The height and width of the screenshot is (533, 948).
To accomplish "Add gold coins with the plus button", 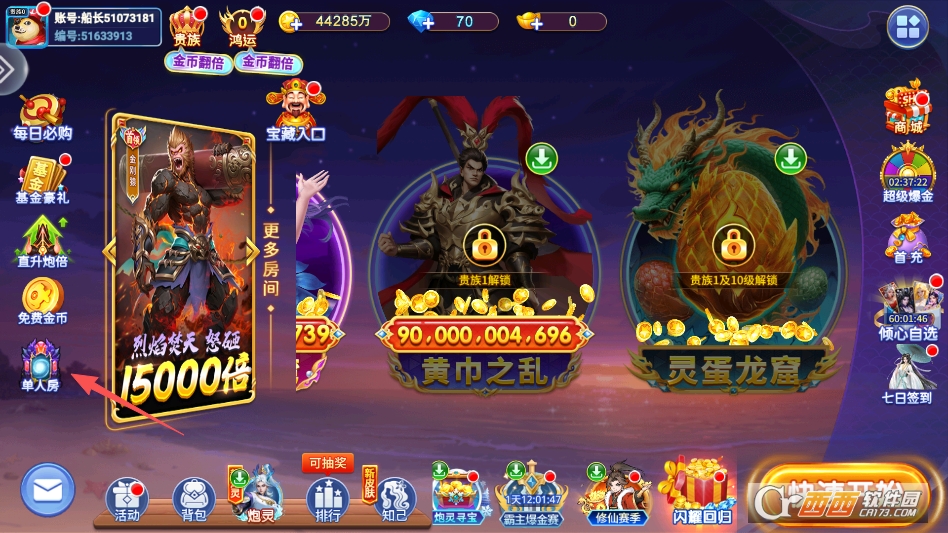I will tap(290, 22).
